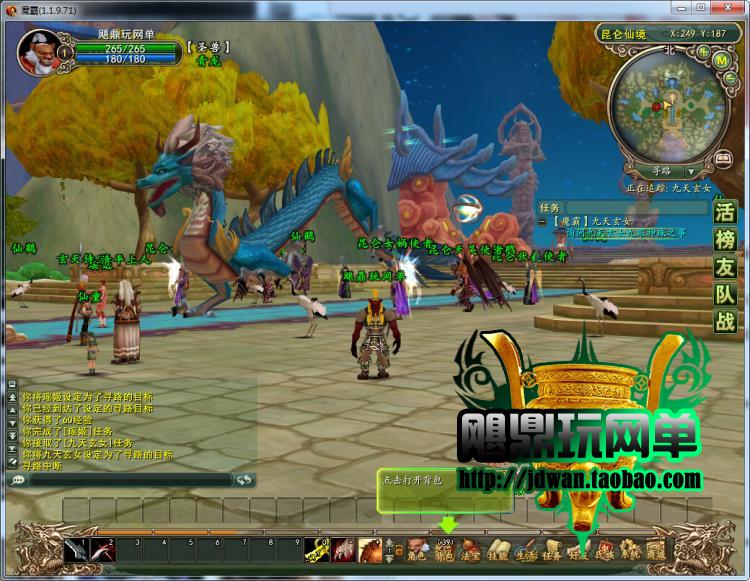
Task: Open the 友 friends side button
Action: click(724, 268)
